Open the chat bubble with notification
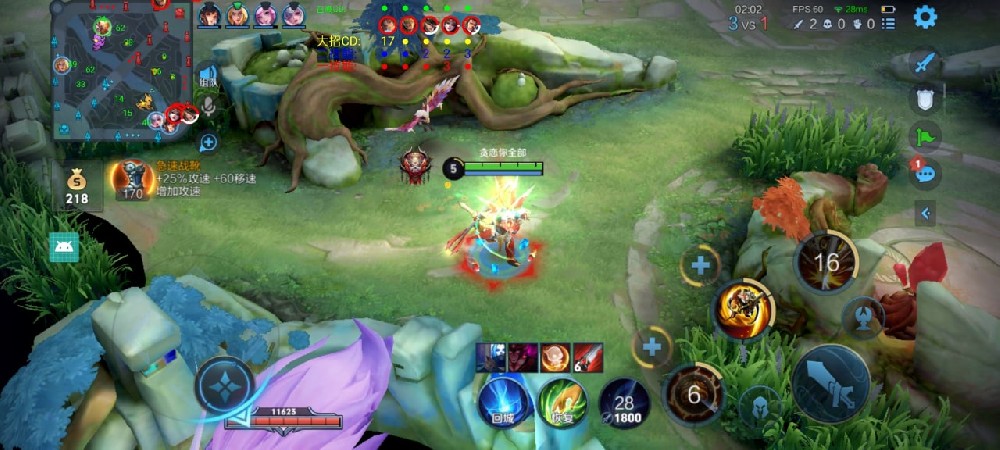1000x450 pixels. point(925,173)
